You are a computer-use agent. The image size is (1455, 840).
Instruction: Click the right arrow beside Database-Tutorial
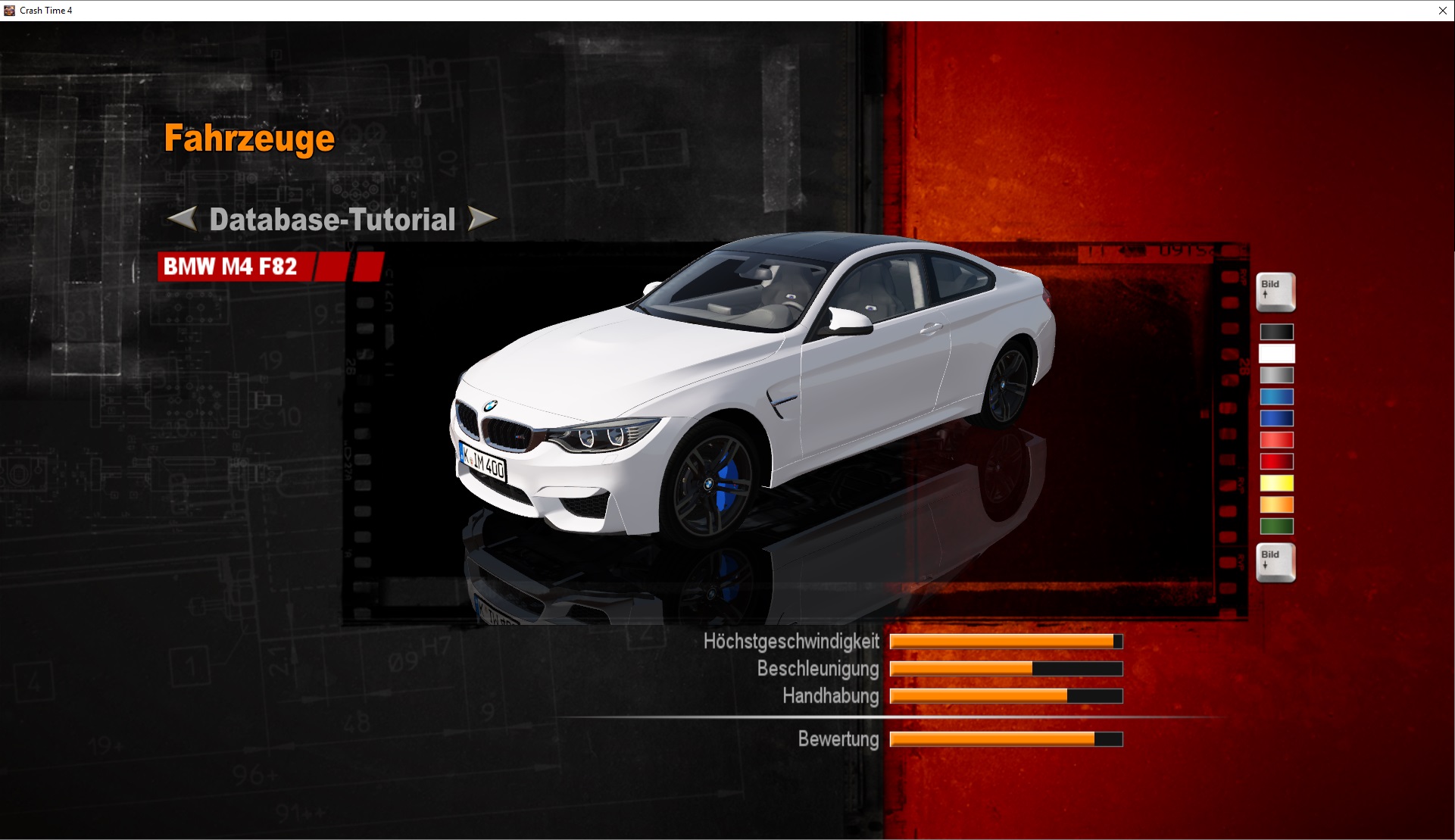[482, 219]
